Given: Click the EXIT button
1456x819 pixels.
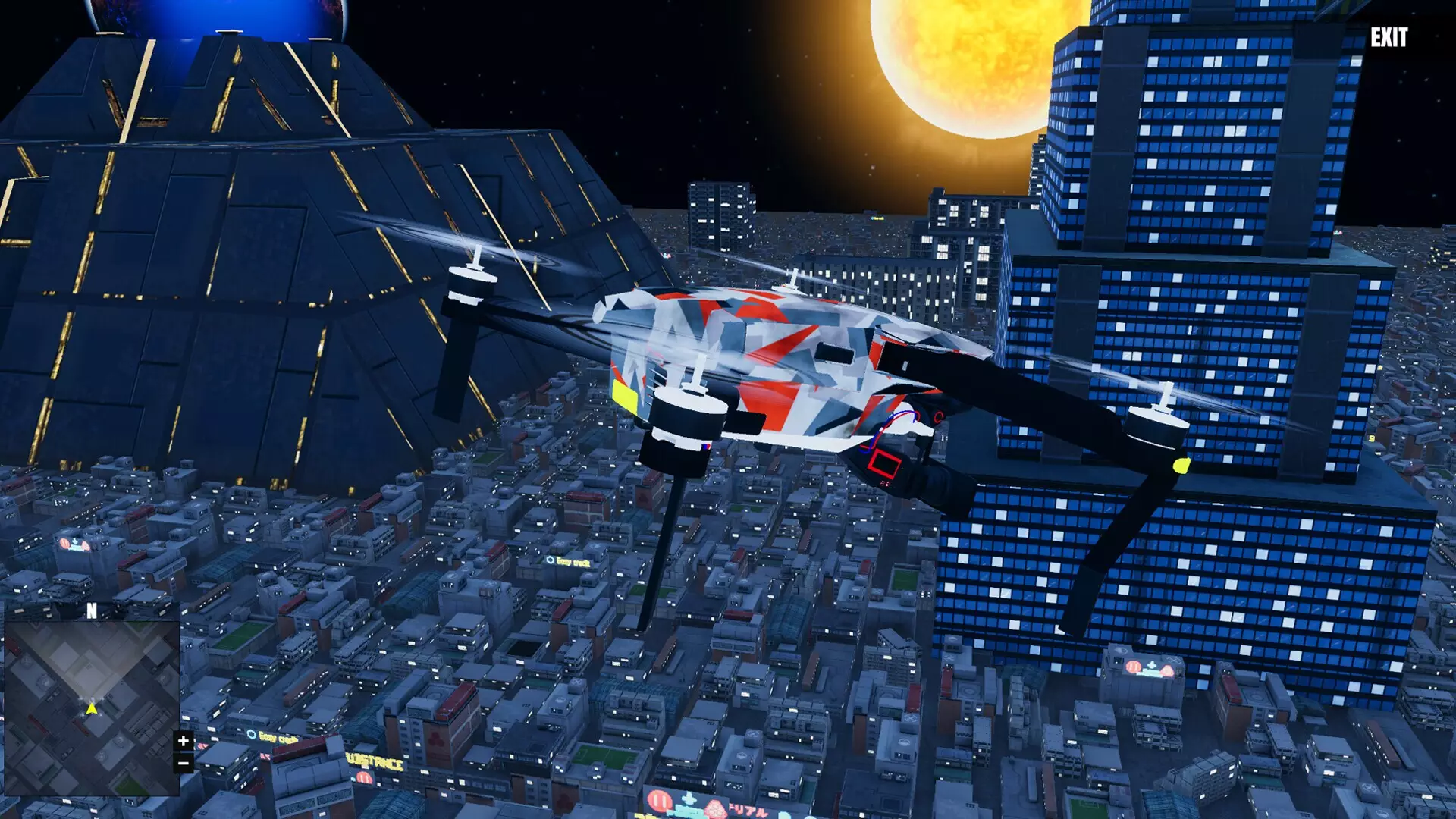Looking at the screenshot, I should (x=1391, y=35).
